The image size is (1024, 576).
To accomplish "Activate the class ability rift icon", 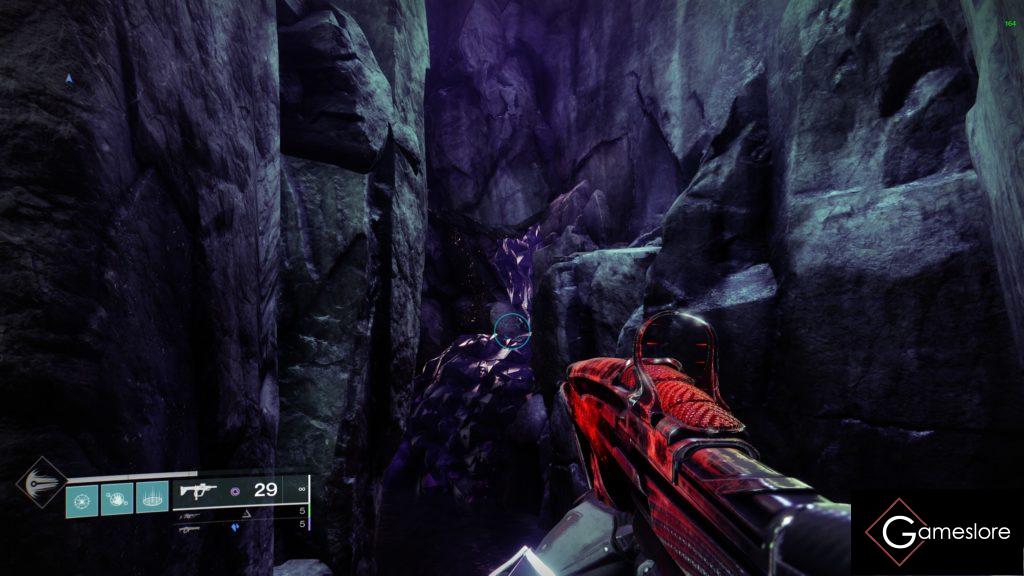I will click(152, 497).
